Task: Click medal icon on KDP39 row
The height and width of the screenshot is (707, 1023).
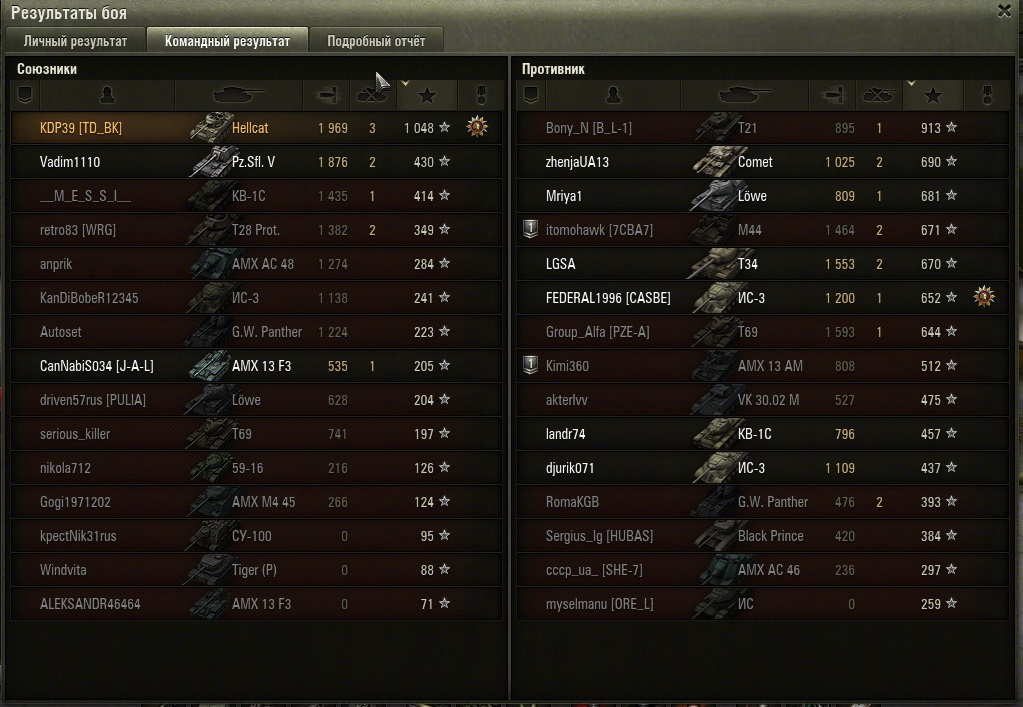Action: (x=477, y=127)
